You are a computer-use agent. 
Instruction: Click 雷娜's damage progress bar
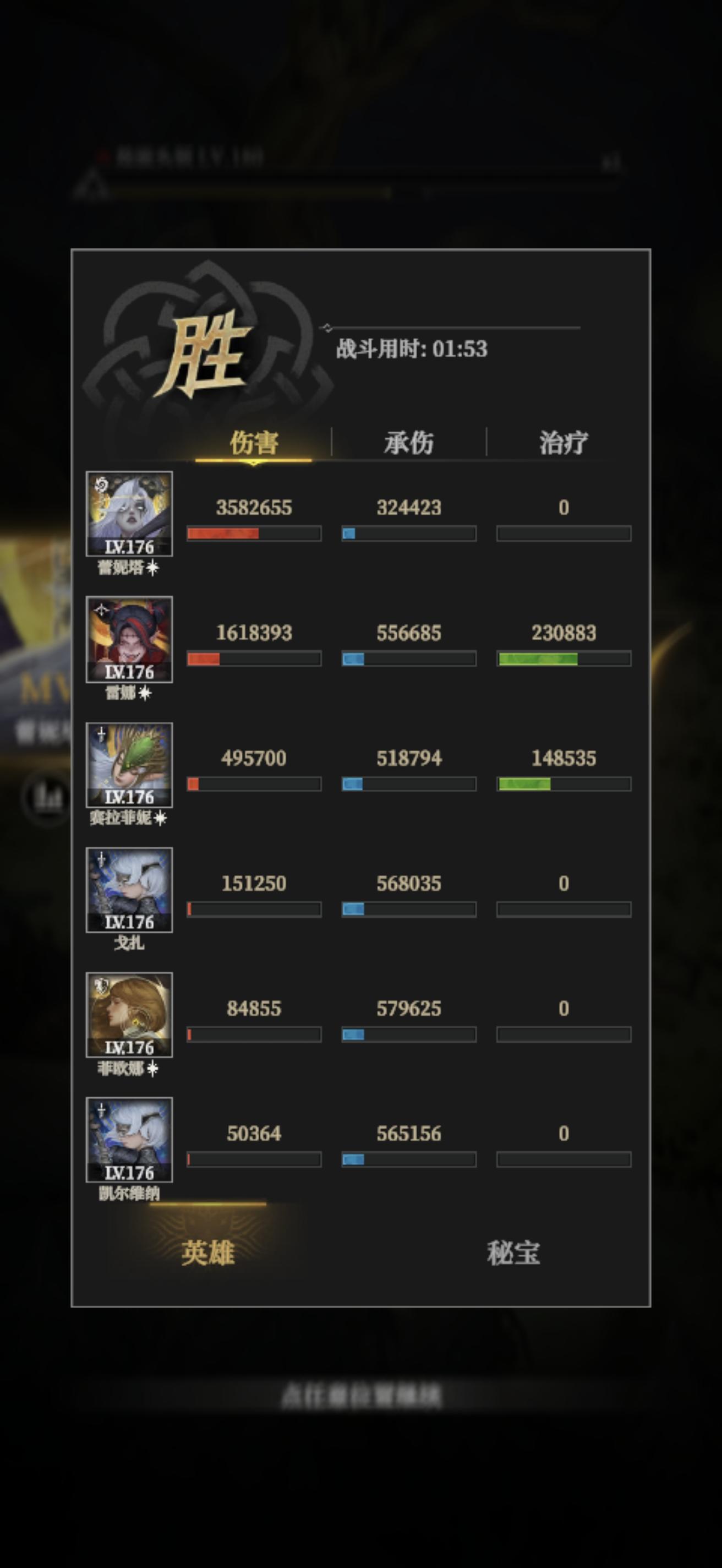(x=254, y=659)
